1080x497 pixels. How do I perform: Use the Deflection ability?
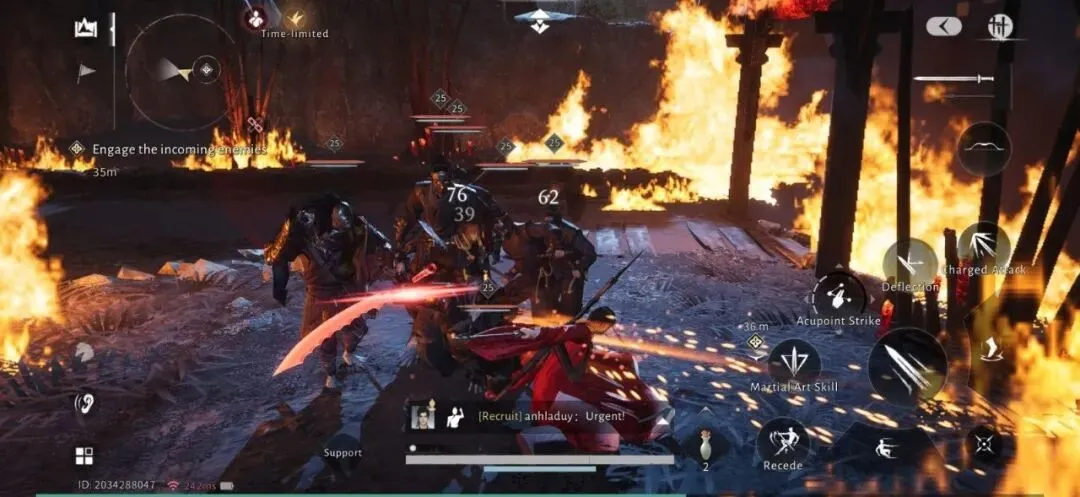click(909, 264)
